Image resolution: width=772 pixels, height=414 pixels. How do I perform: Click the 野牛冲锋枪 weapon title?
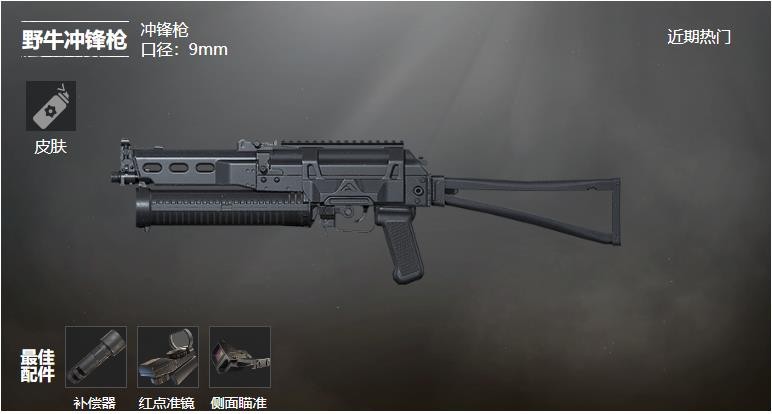(75, 40)
